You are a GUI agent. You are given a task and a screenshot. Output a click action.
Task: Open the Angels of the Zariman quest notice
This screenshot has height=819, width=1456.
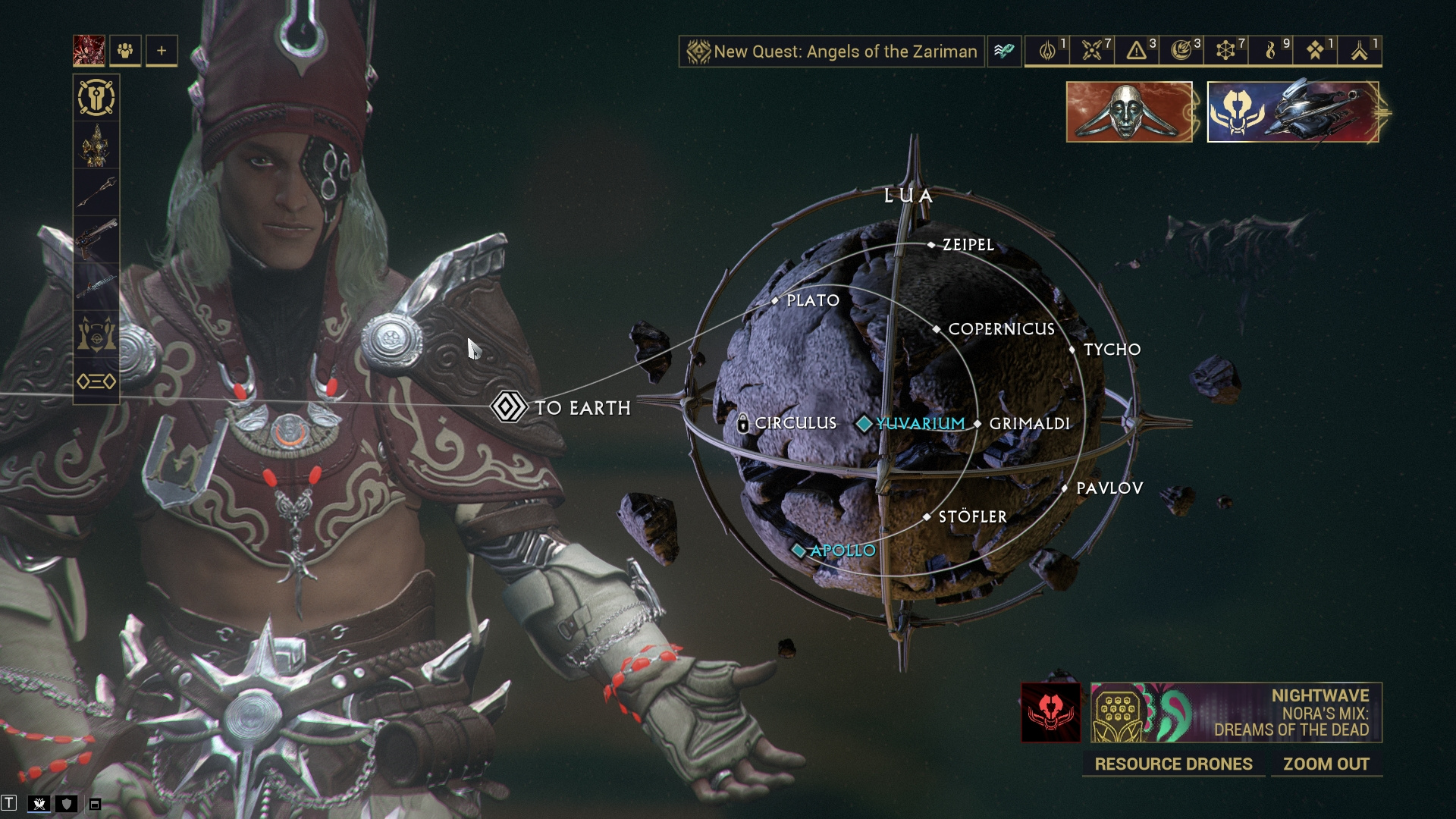832,52
